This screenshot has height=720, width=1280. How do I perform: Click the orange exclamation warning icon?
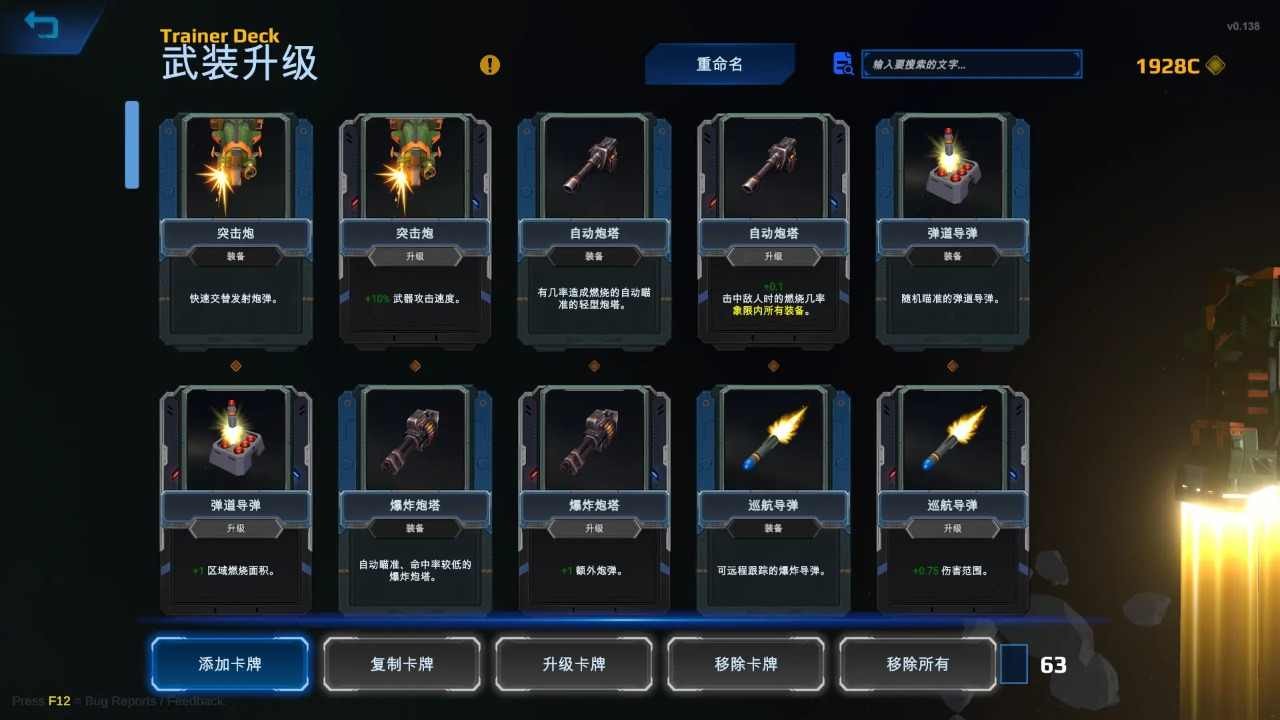coord(489,65)
